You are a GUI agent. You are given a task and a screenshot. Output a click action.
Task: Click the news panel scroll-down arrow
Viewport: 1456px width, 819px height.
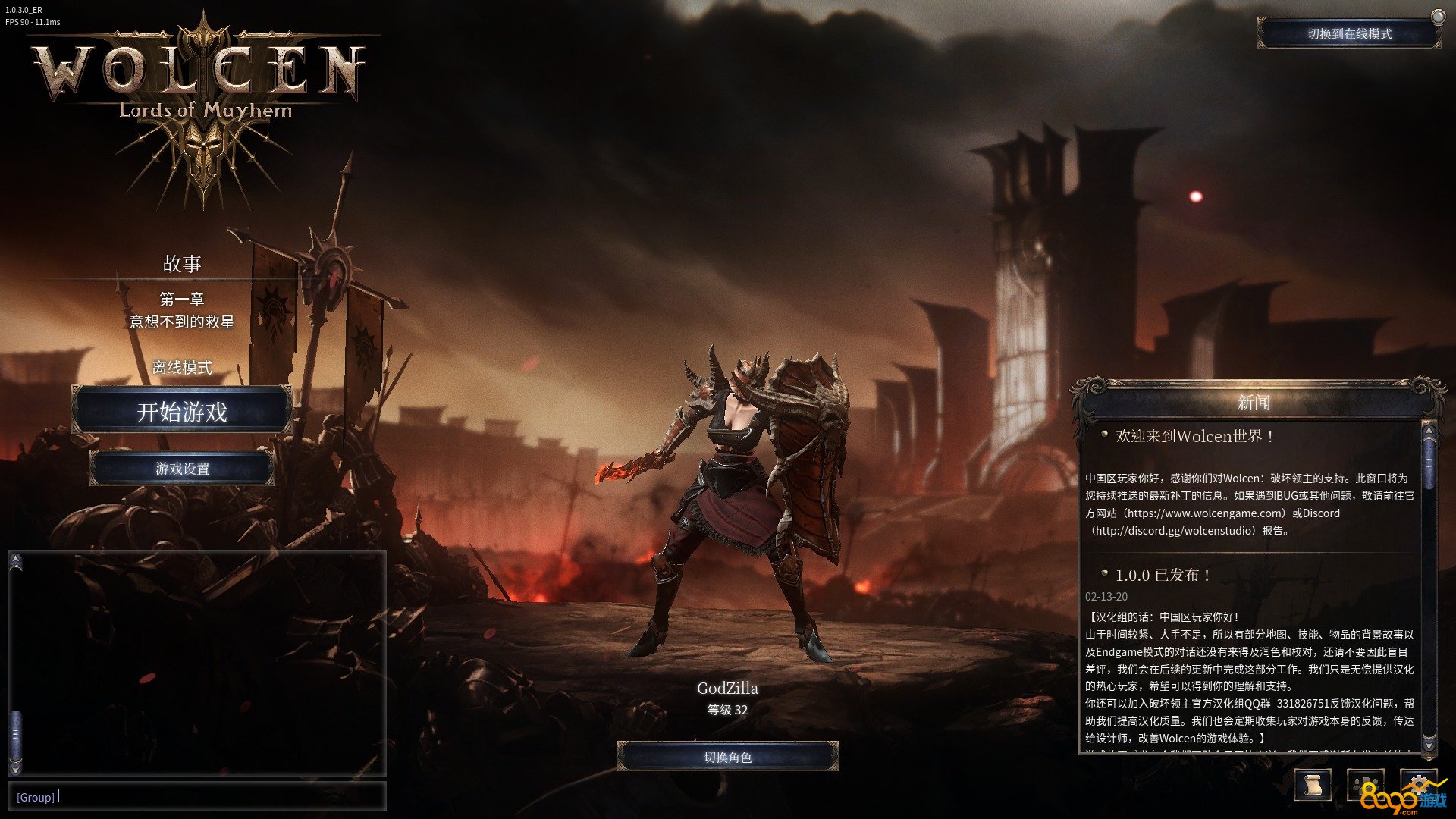pyautogui.click(x=1429, y=746)
